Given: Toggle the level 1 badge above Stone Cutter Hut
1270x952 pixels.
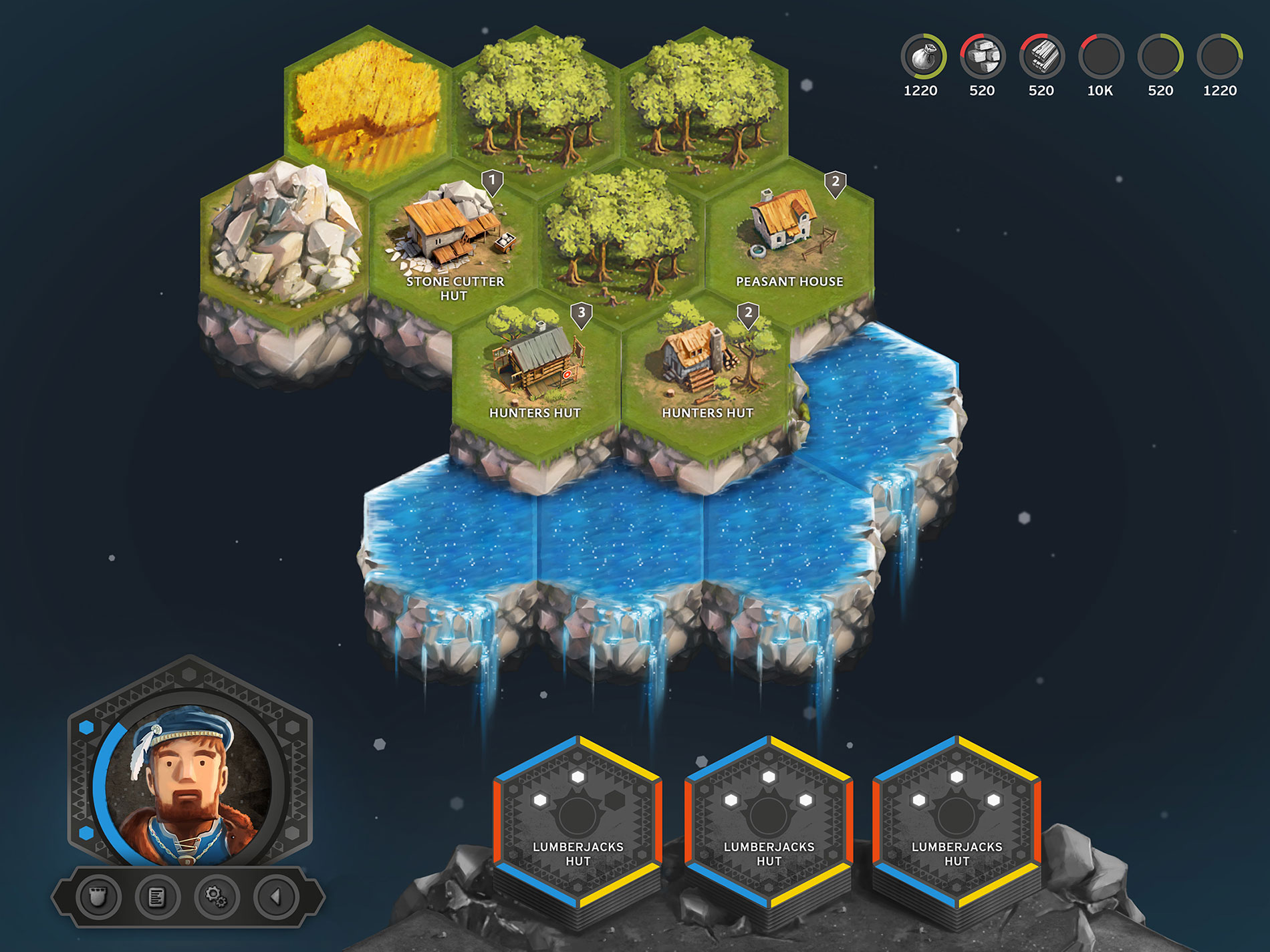Looking at the screenshot, I should coord(493,179).
